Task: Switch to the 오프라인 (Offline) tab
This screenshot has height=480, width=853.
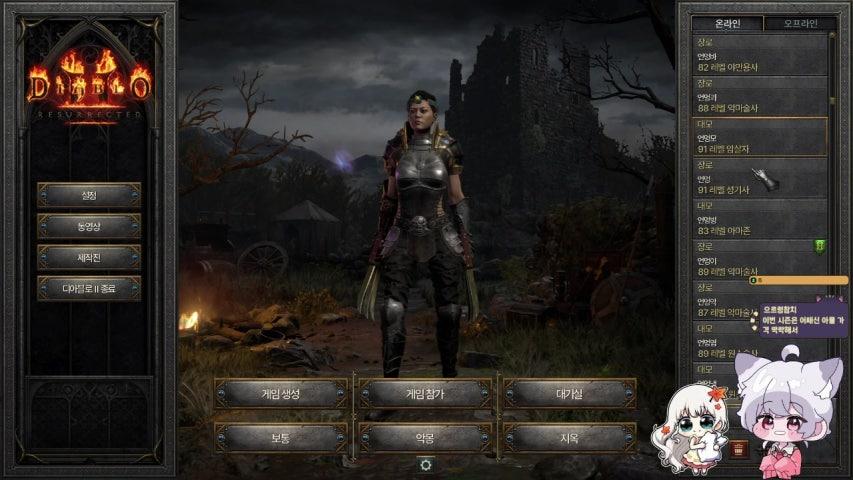Action: [x=800, y=23]
